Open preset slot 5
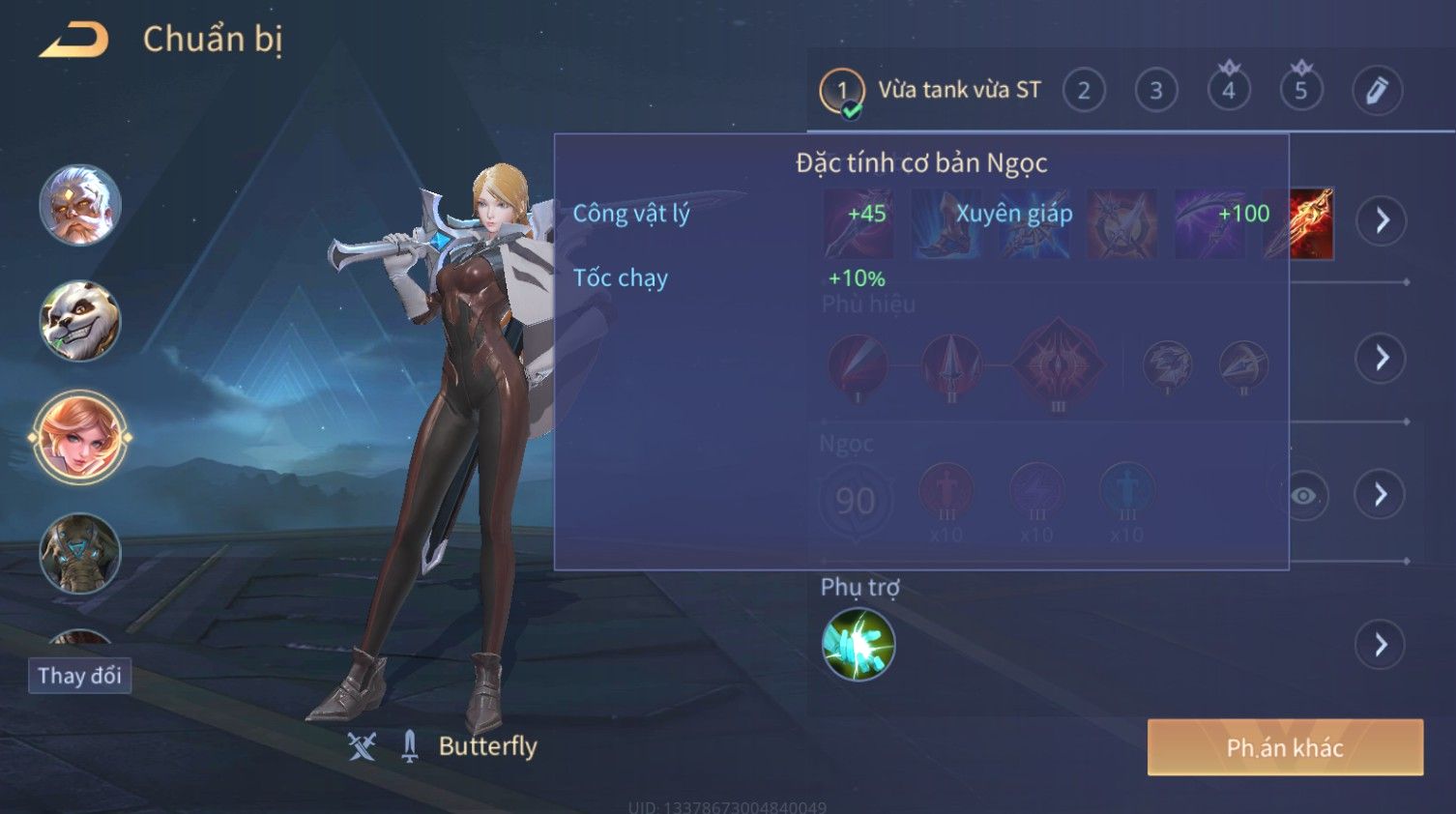This screenshot has width=1456, height=814. (x=1300, y=91)
